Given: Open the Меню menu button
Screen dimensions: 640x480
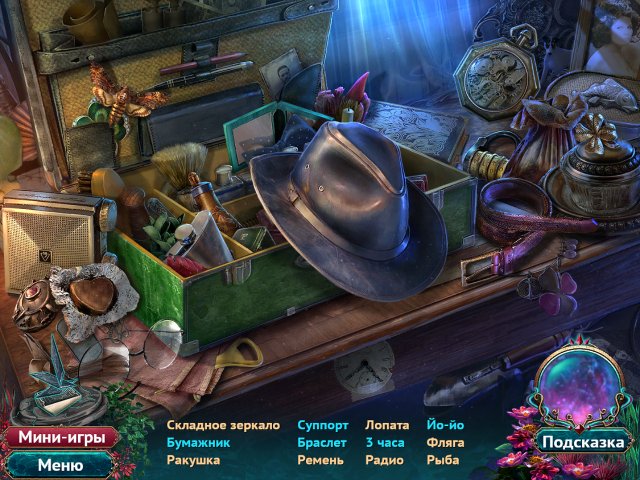Looking at the screenshot, I should click(59, 464).
